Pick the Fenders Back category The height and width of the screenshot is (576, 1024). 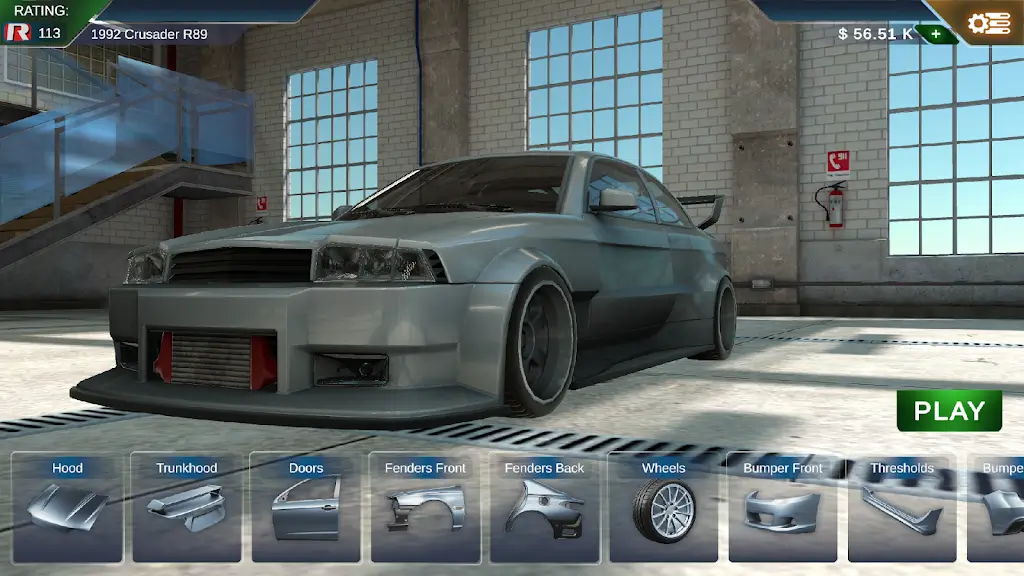click(x=544, y=506)
